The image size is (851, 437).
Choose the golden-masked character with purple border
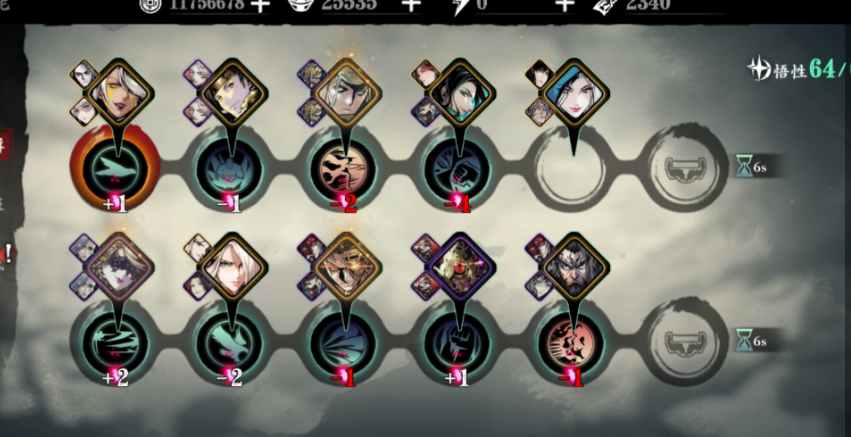pos(462,267)
